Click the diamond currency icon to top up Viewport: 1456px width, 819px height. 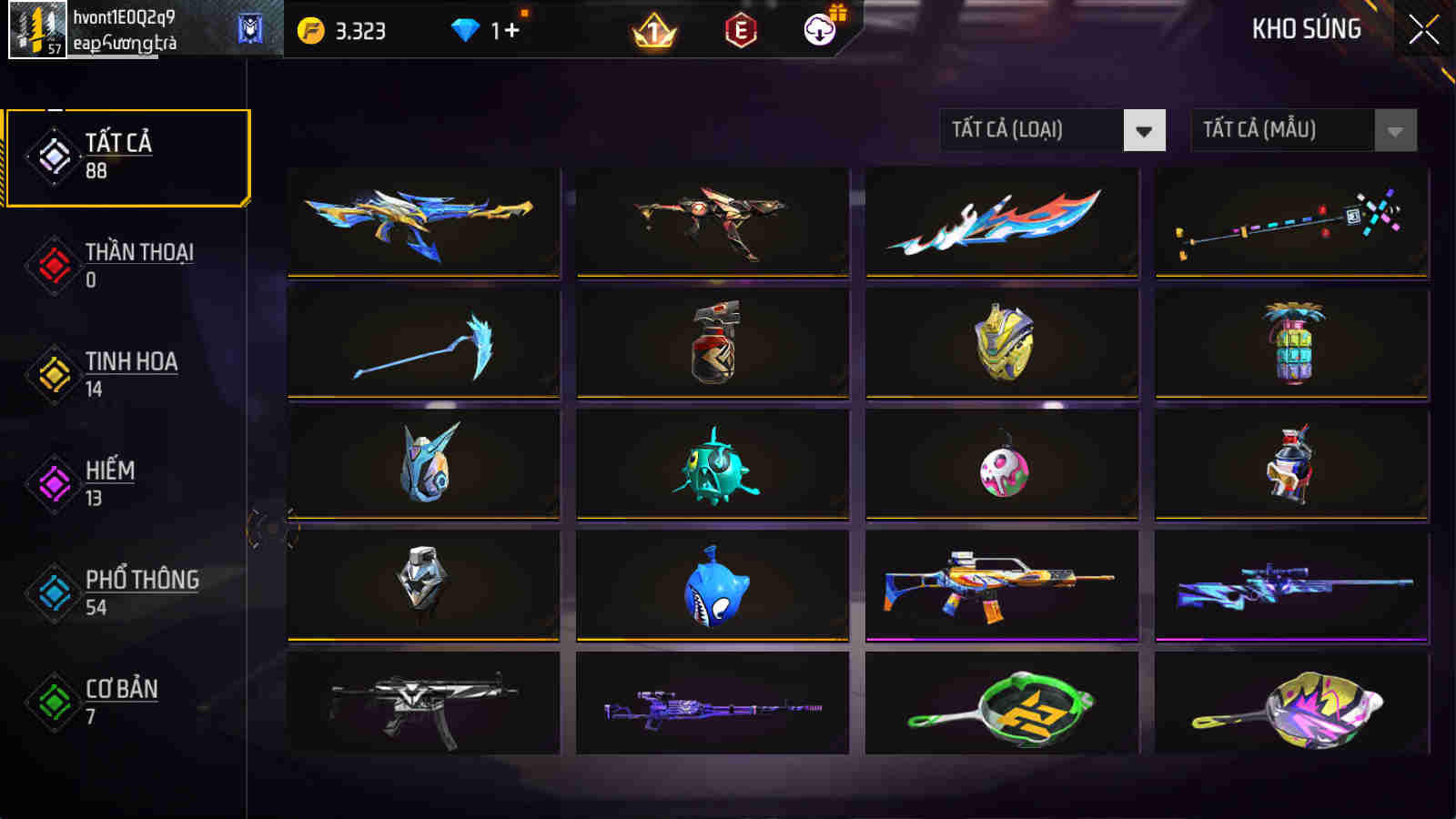(x=467, y=28)
